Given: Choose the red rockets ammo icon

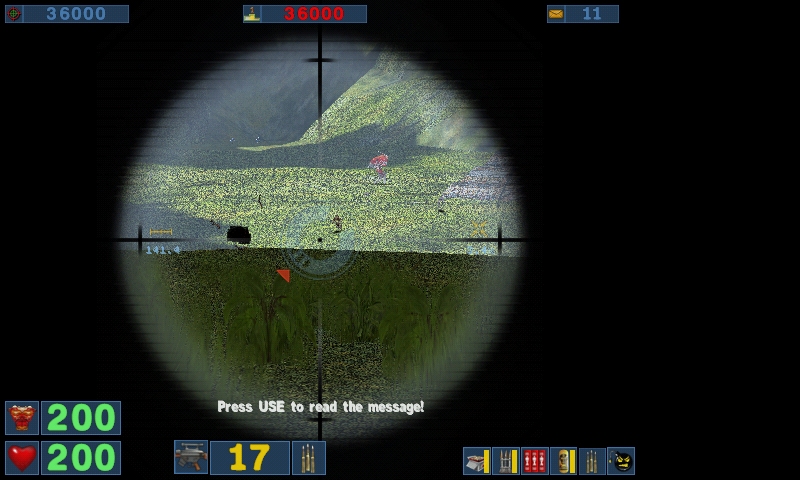Looking at the screenshot, I should (535, 461).
